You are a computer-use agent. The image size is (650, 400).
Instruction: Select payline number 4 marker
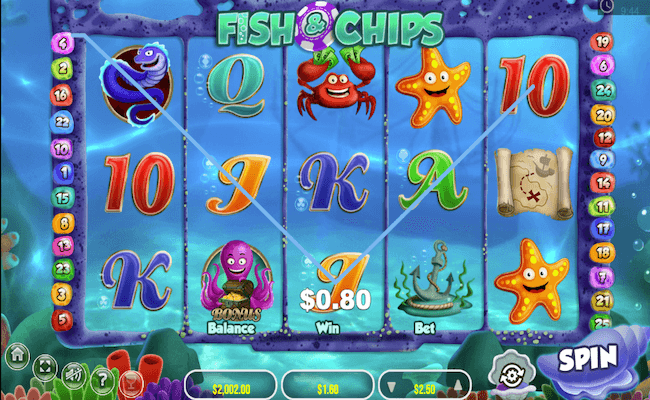pos(62,43)
